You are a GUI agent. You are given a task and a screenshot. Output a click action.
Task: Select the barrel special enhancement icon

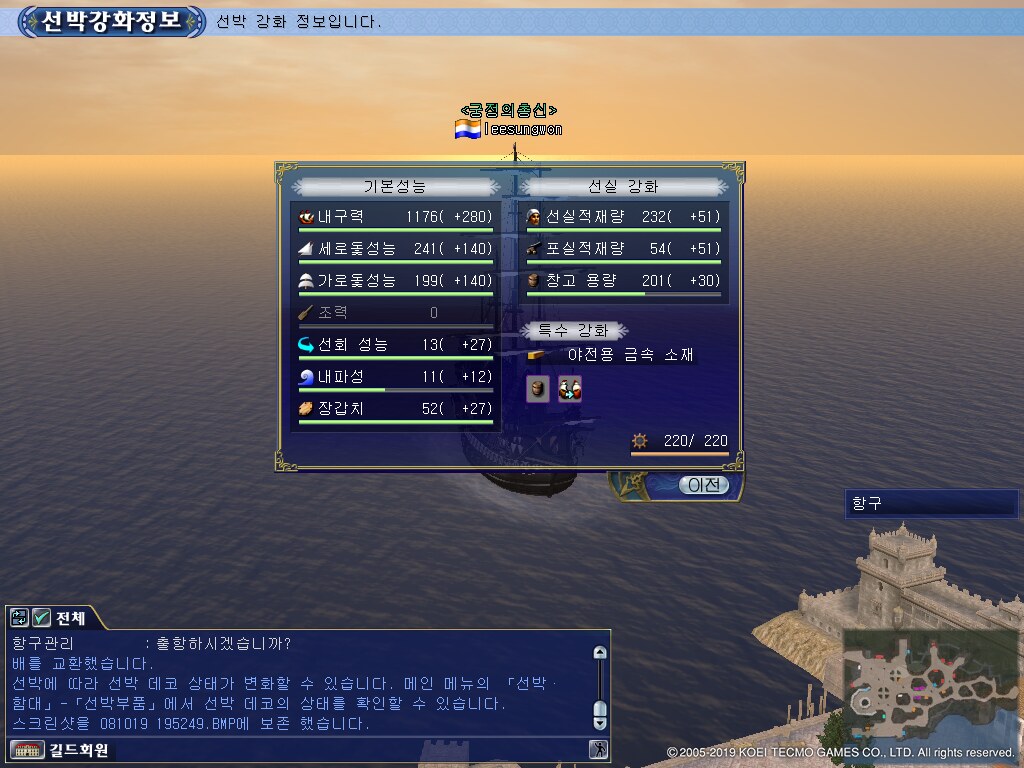click(x=538, y=389)
